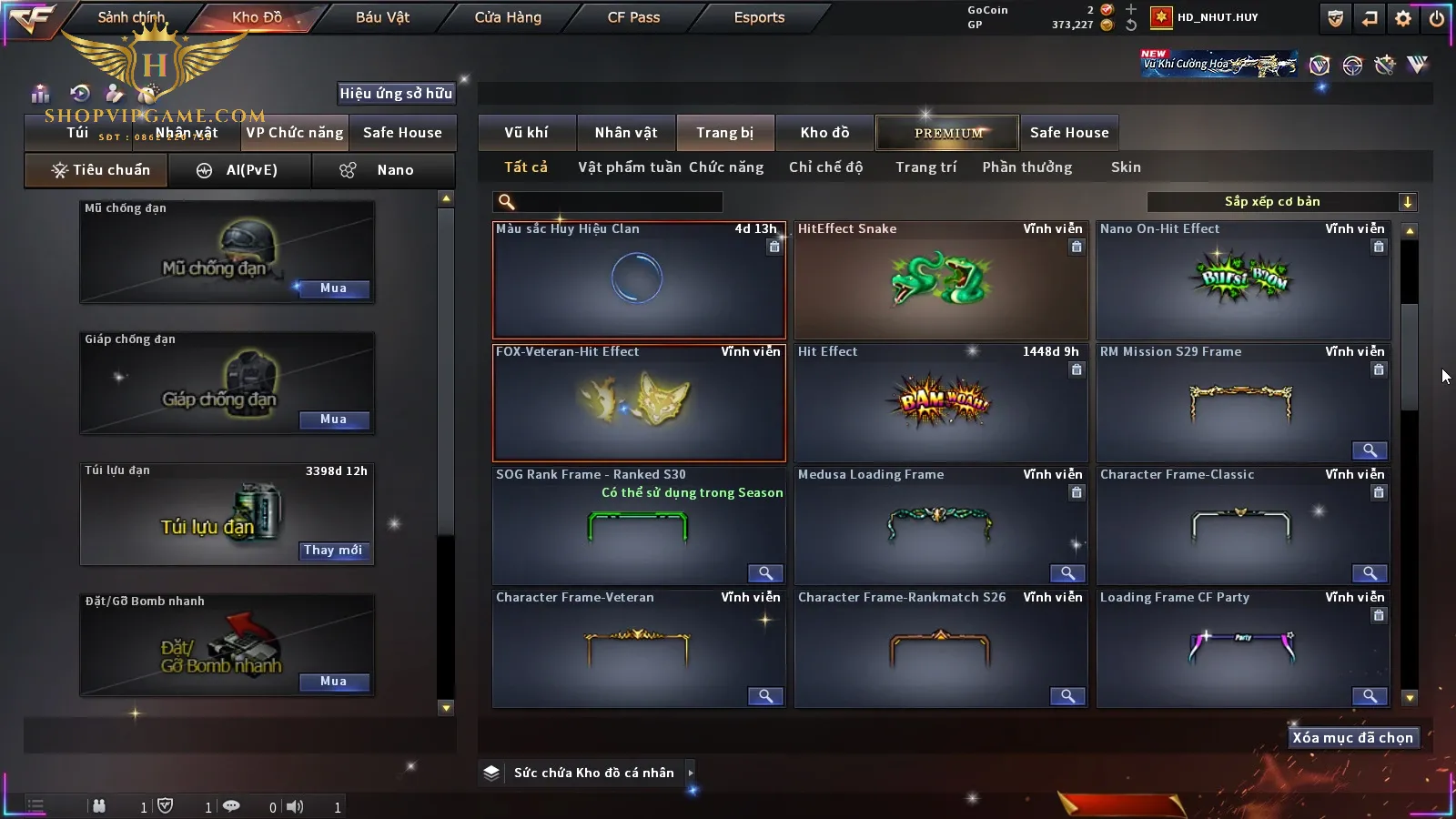Buy the Mũ chống đạn helmet

tap(333, 288)
